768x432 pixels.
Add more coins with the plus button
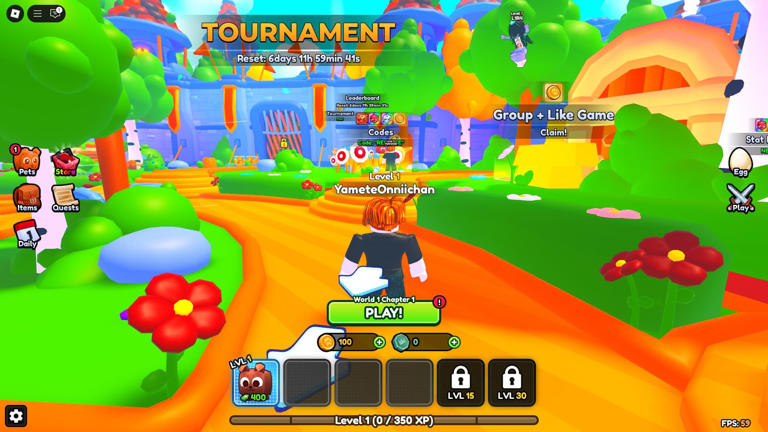(379, 342)
